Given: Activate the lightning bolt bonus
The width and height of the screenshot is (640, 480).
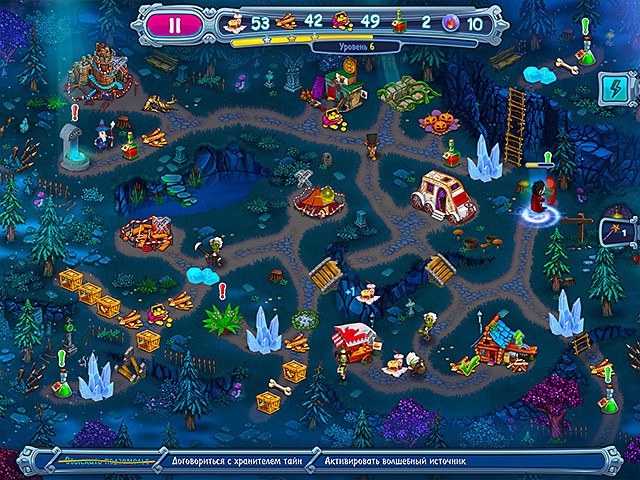Looking at the screenshot, I should pyautogui.click(x=611, y=91).
